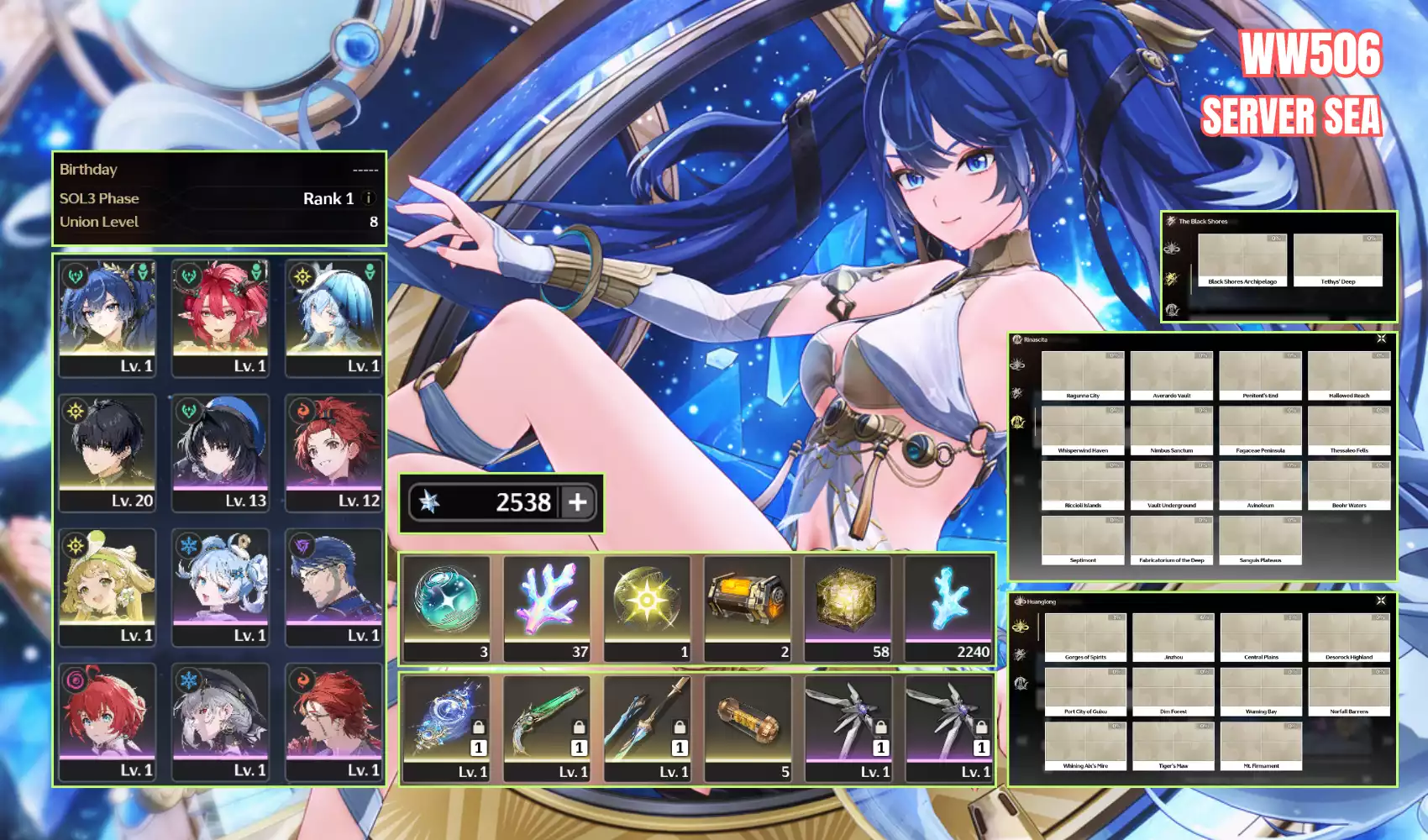Click the golden cube item showing 58
The height and width of the screenshot is (840, 1428).
[x=848, y=608]
